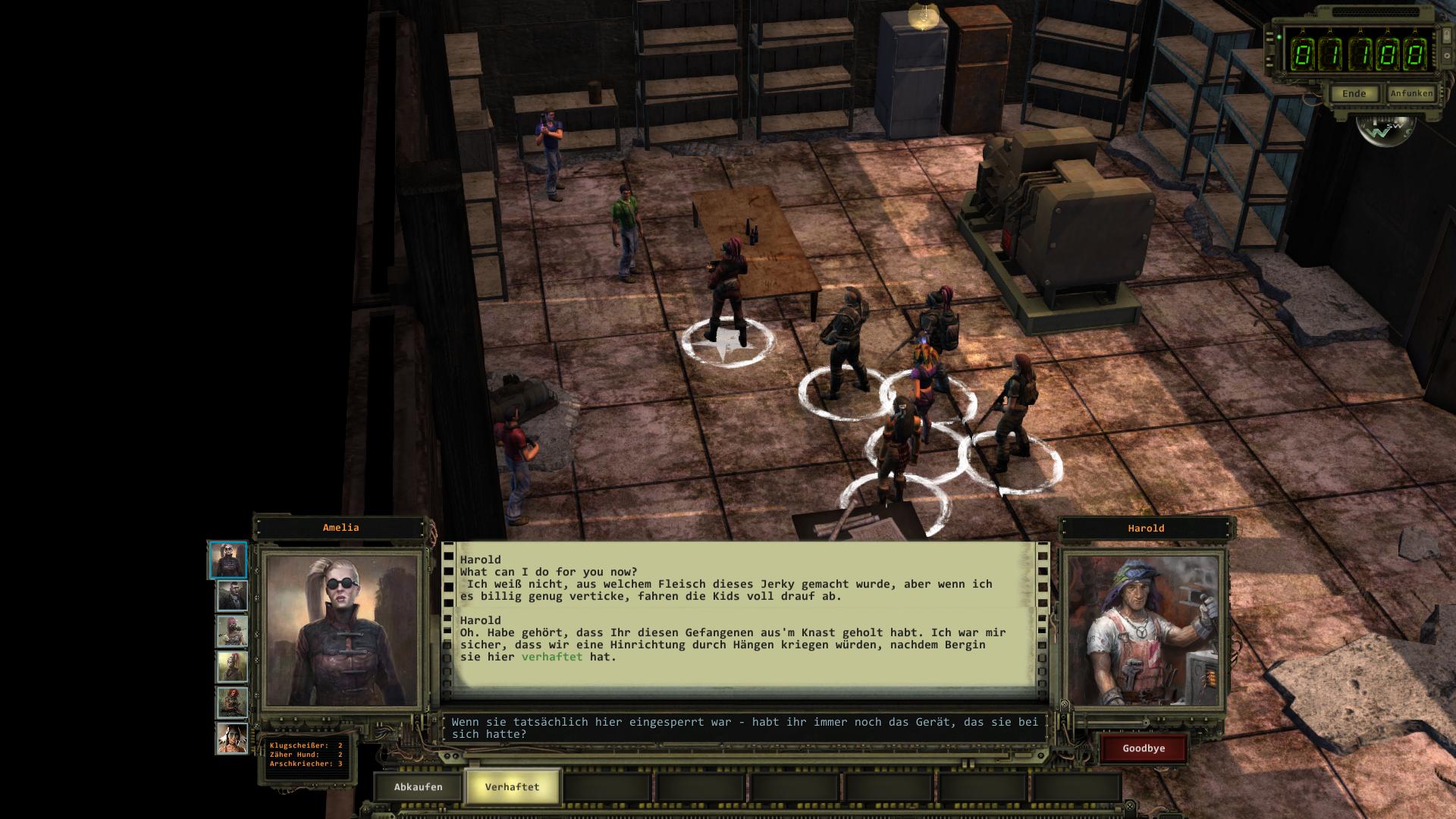This screenshot has height=819, width=1456.
Task: Select the feathered headdress character portrait
Action: pos(232,739)
